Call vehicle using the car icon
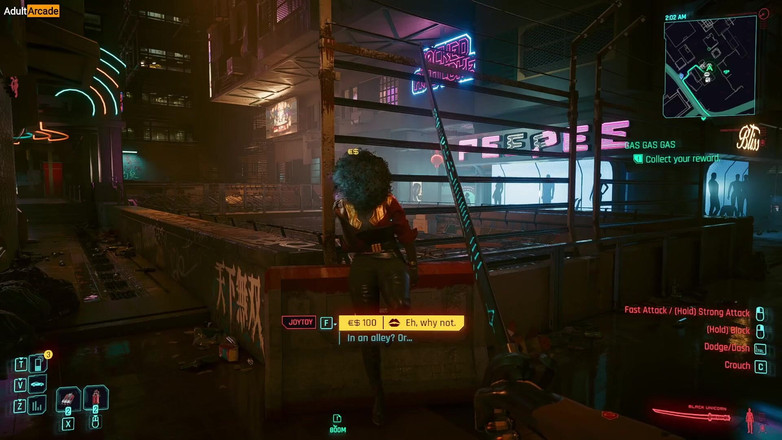The image size is (782, 440). pyautogui.click(x=38, y=385)
